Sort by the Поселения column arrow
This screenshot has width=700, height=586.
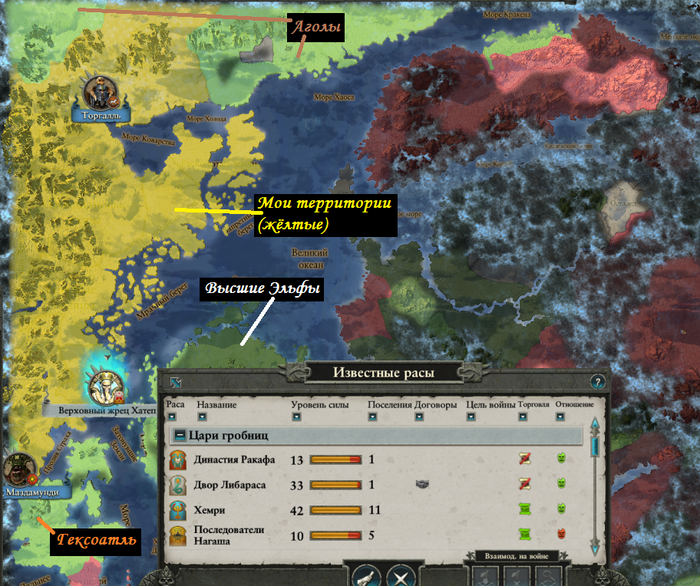tap(373, 418)
